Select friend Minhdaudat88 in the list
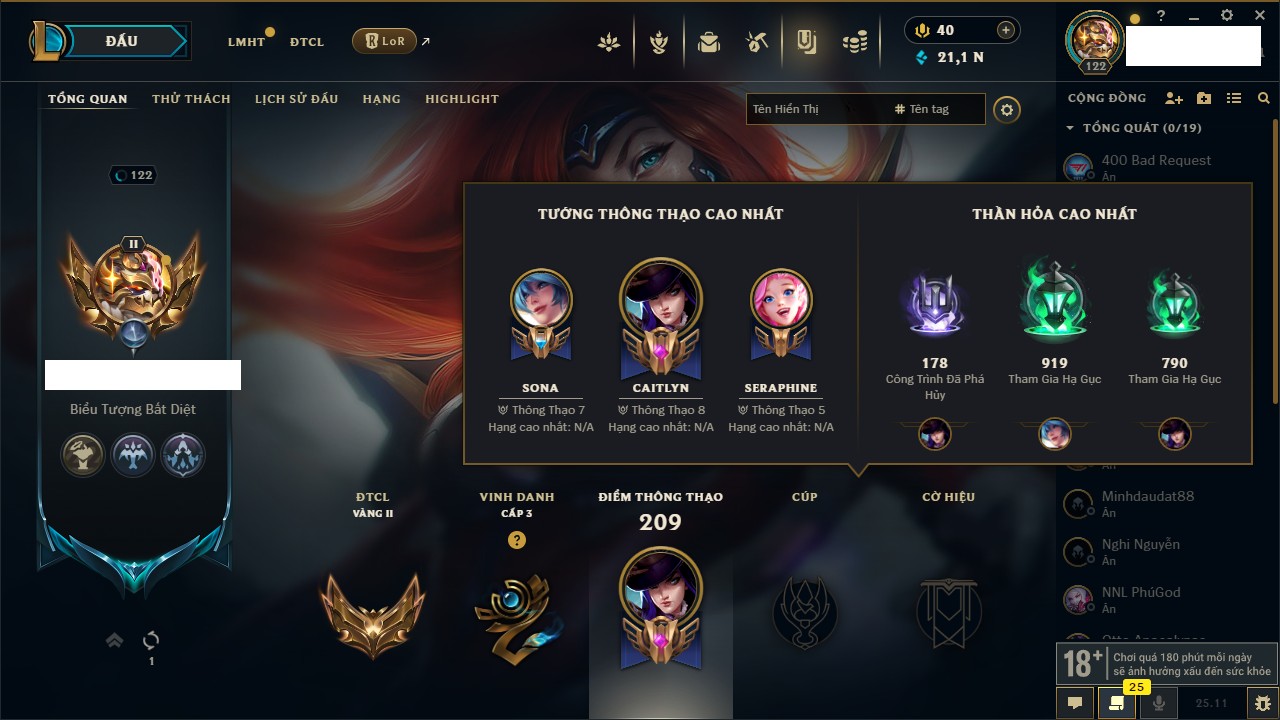Screen dimensions: 1280x720 pos(1147,497)
